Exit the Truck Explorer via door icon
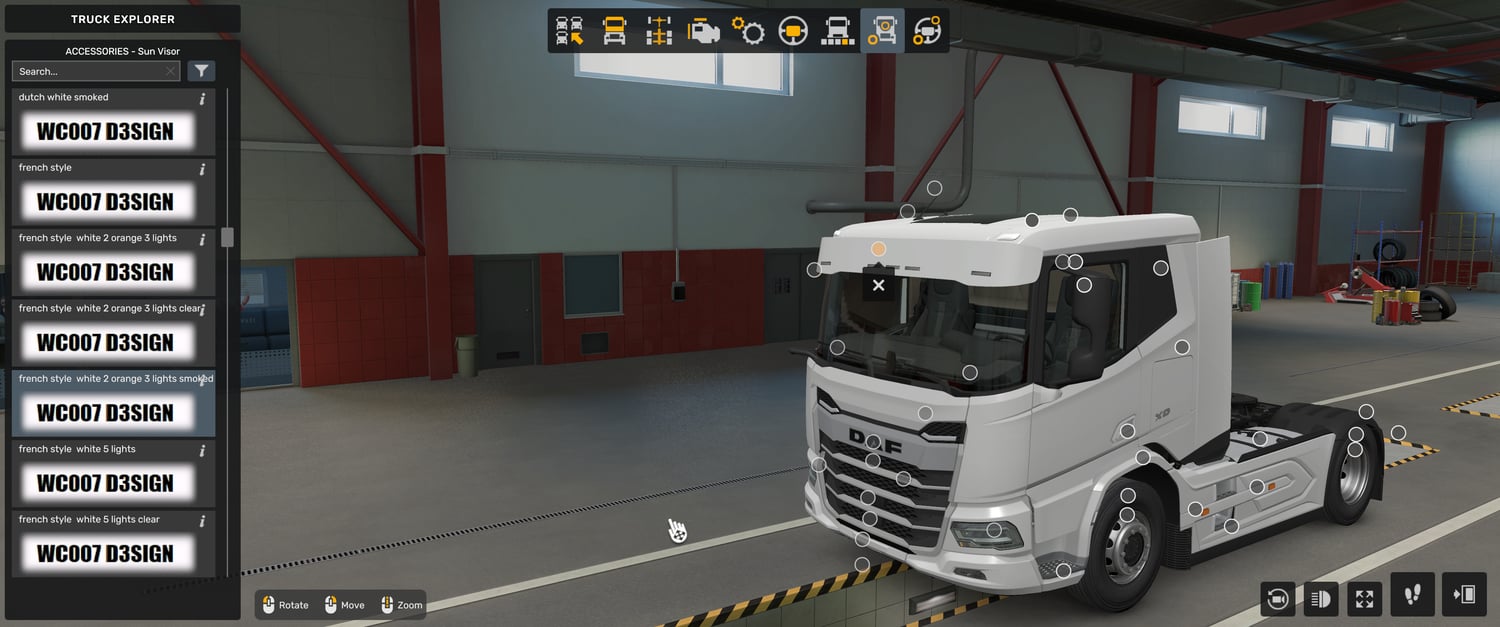The image size is (1500, 627). click(1464, 595)
